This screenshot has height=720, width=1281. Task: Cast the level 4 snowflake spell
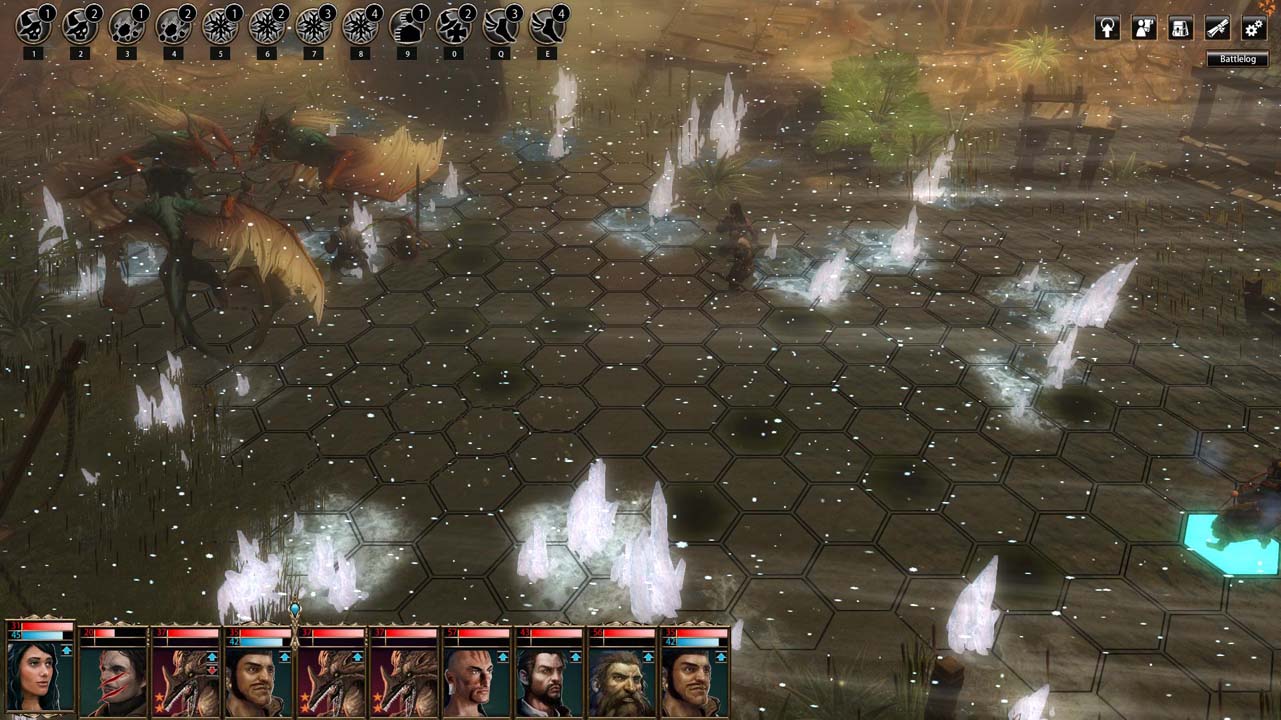pos(359,27)
